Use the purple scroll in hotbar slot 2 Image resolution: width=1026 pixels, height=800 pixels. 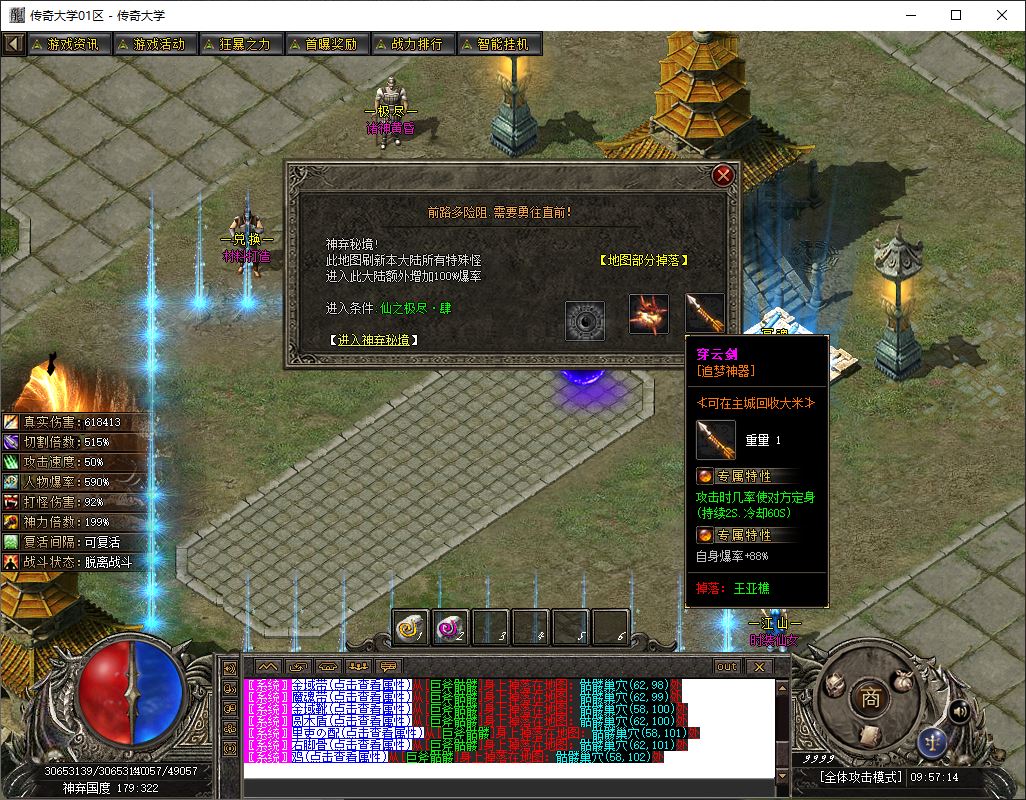click(x=451, y=627)
